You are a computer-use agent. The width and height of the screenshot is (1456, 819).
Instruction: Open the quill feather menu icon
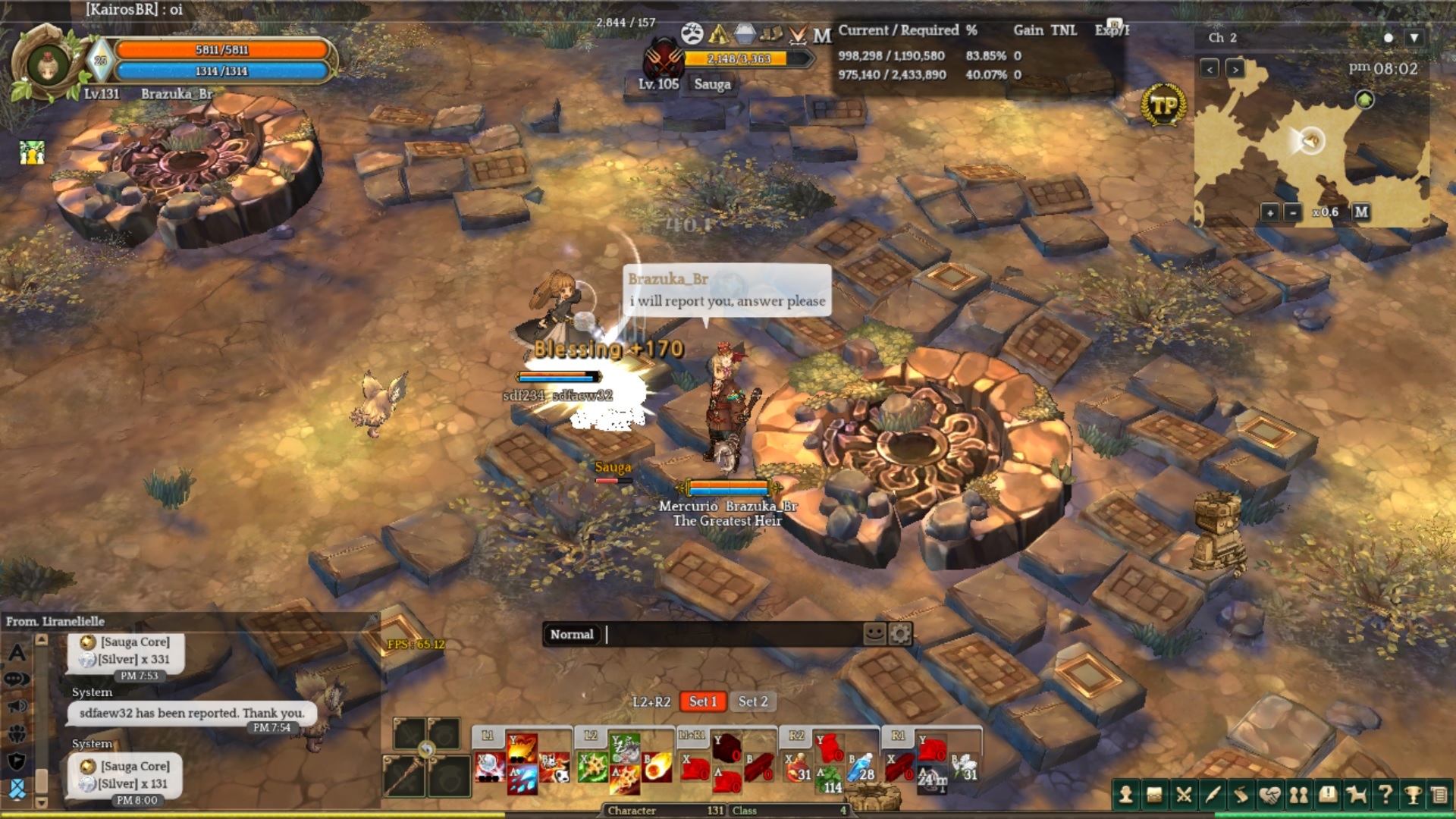(x=1212, y=795)
